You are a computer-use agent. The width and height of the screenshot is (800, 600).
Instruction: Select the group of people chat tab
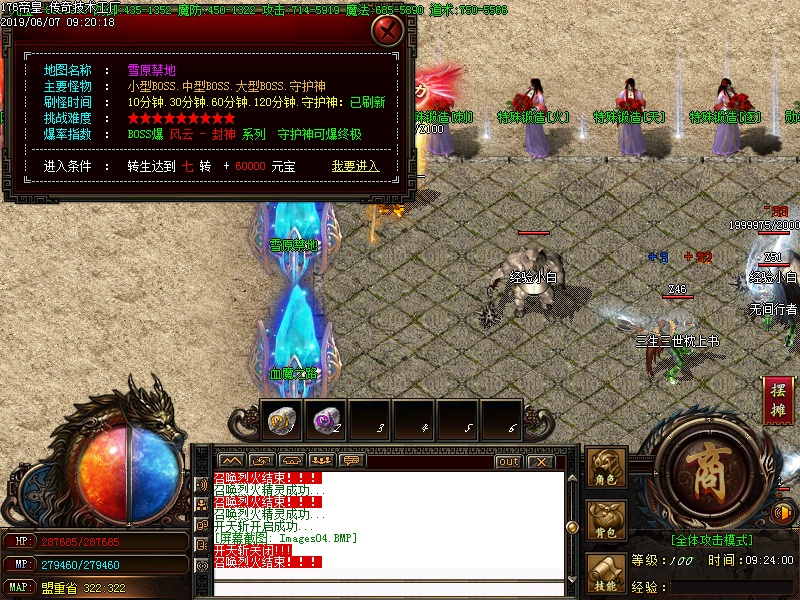pyautogui.click(x=320, y=461)
